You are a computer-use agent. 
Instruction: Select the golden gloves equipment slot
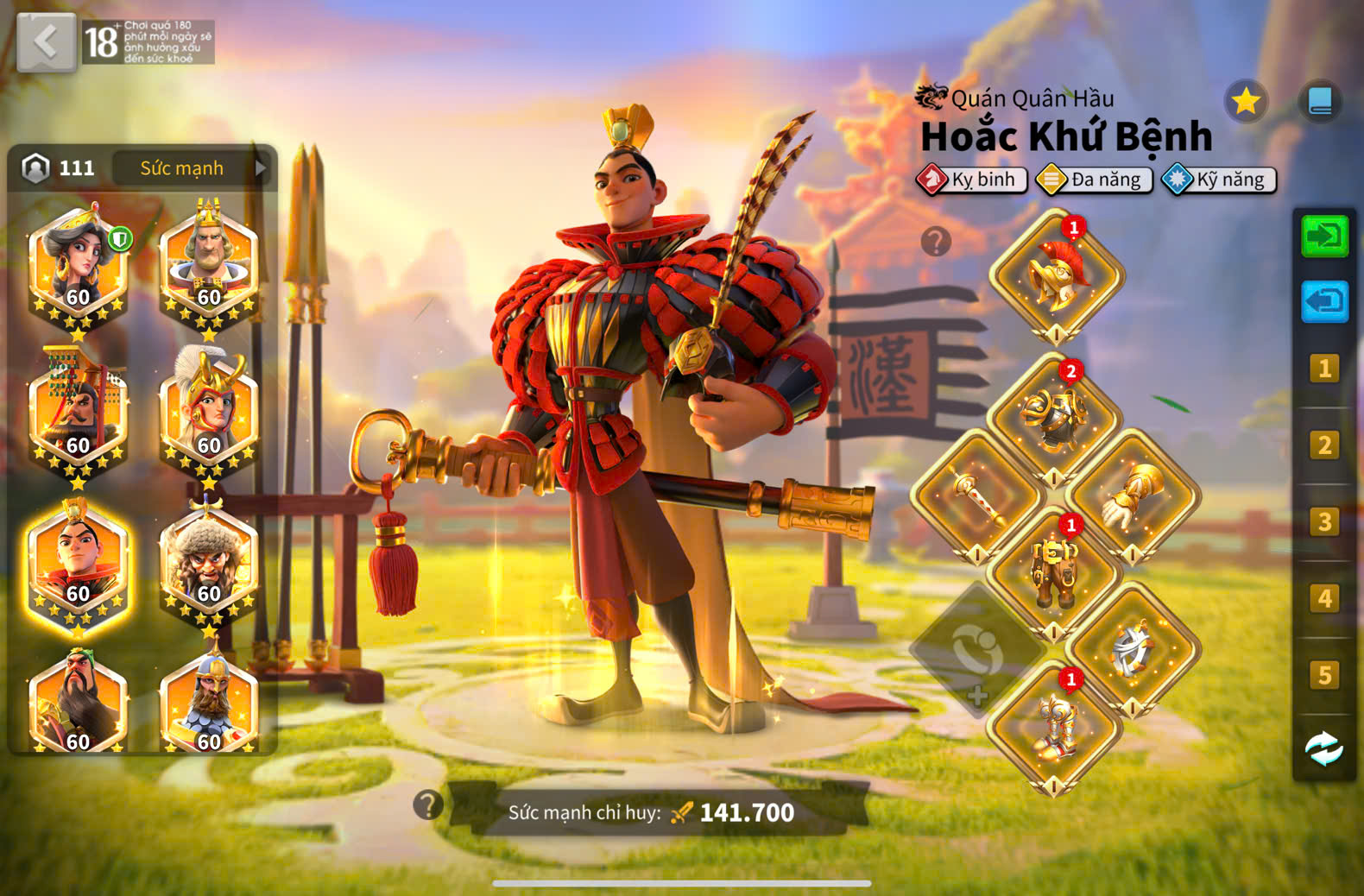[x=1132, y=498]
